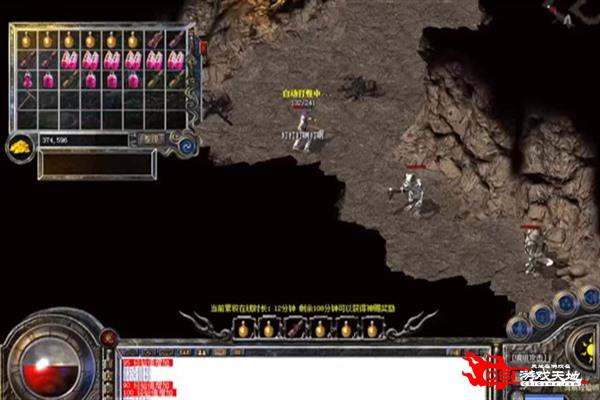
Task: Click the gray button beside the gold amount
Action: [151, 140]
